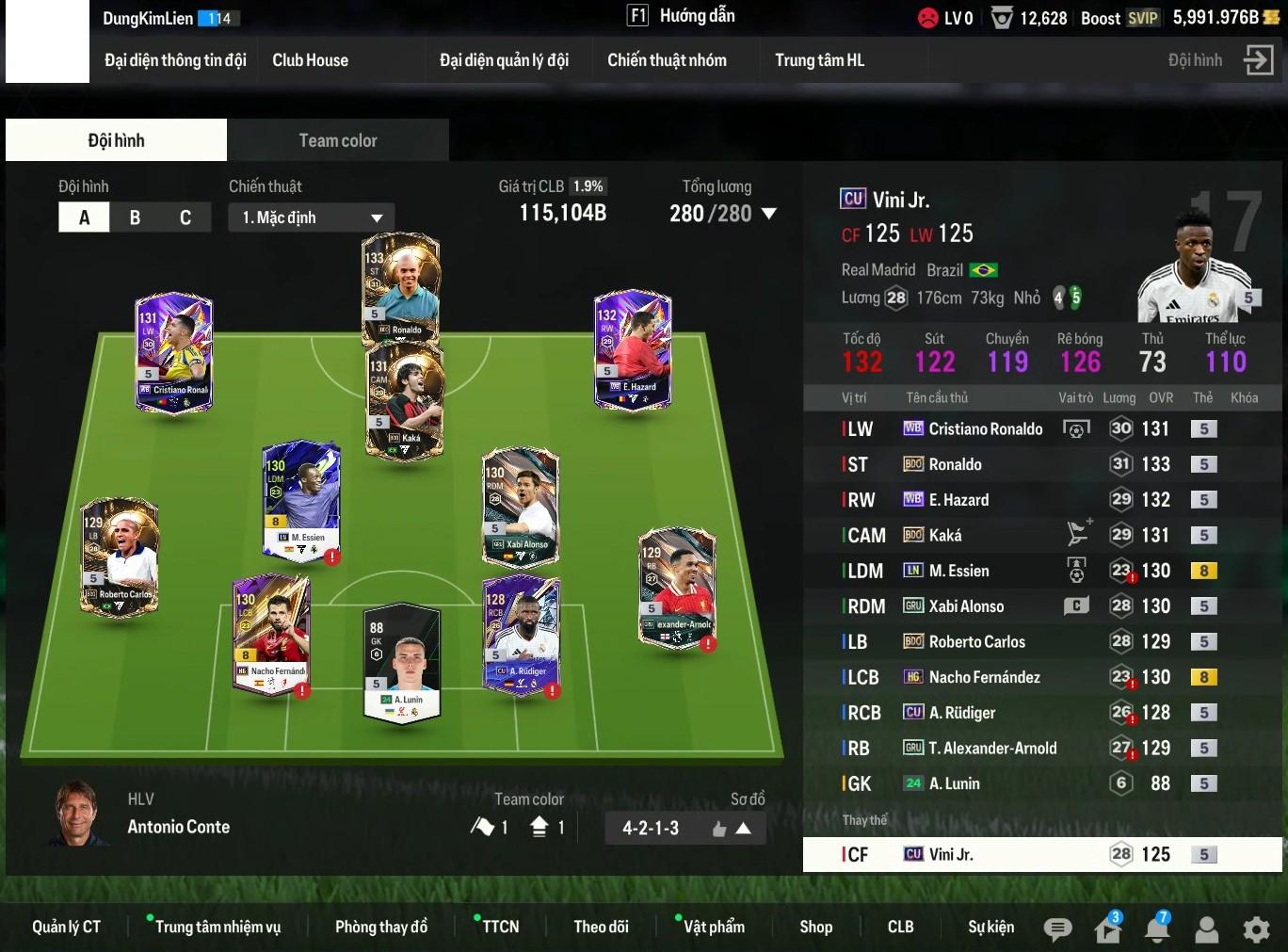Switch to the Team color tab
This screenshot has height=952, width=1288.
(337, 140)
